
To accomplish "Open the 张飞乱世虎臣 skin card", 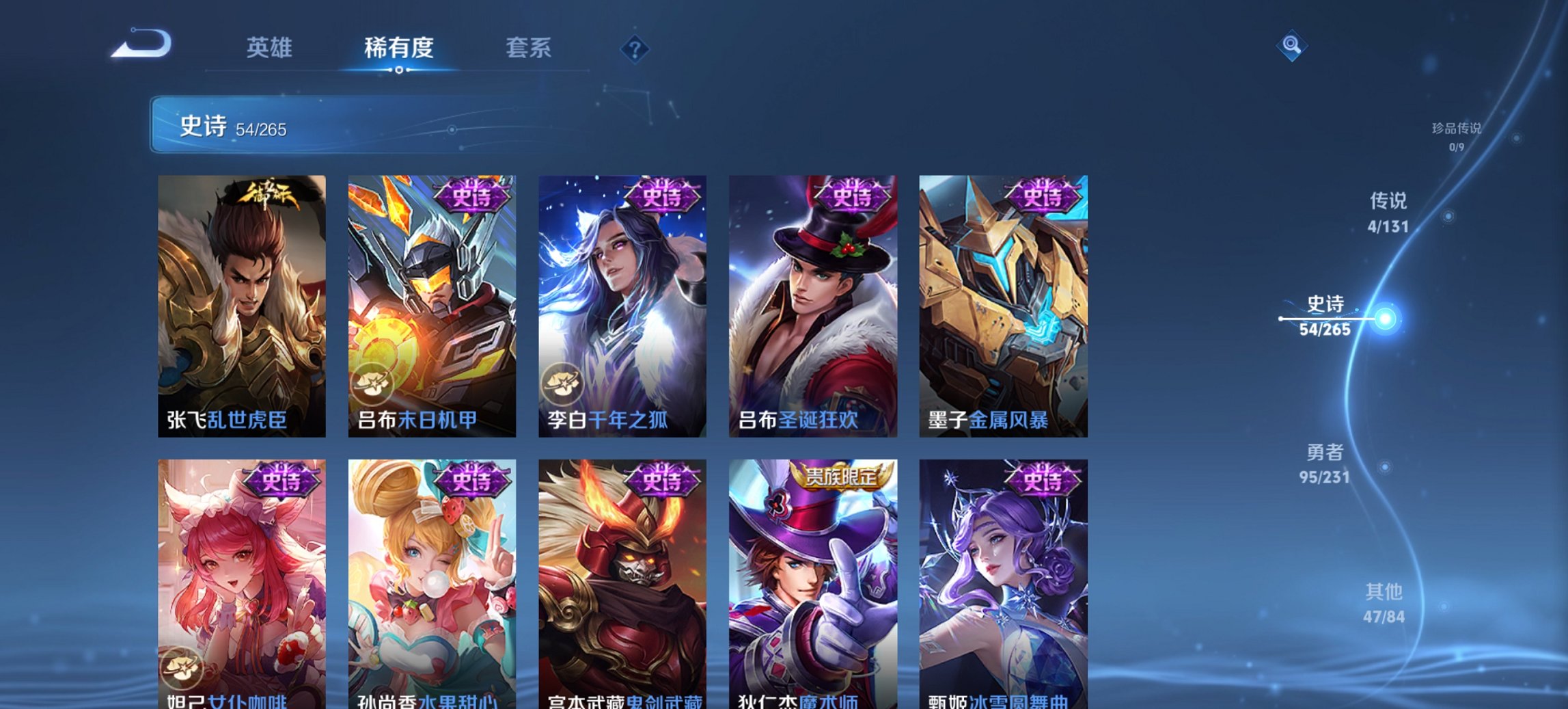I will (x=240, y=301).
